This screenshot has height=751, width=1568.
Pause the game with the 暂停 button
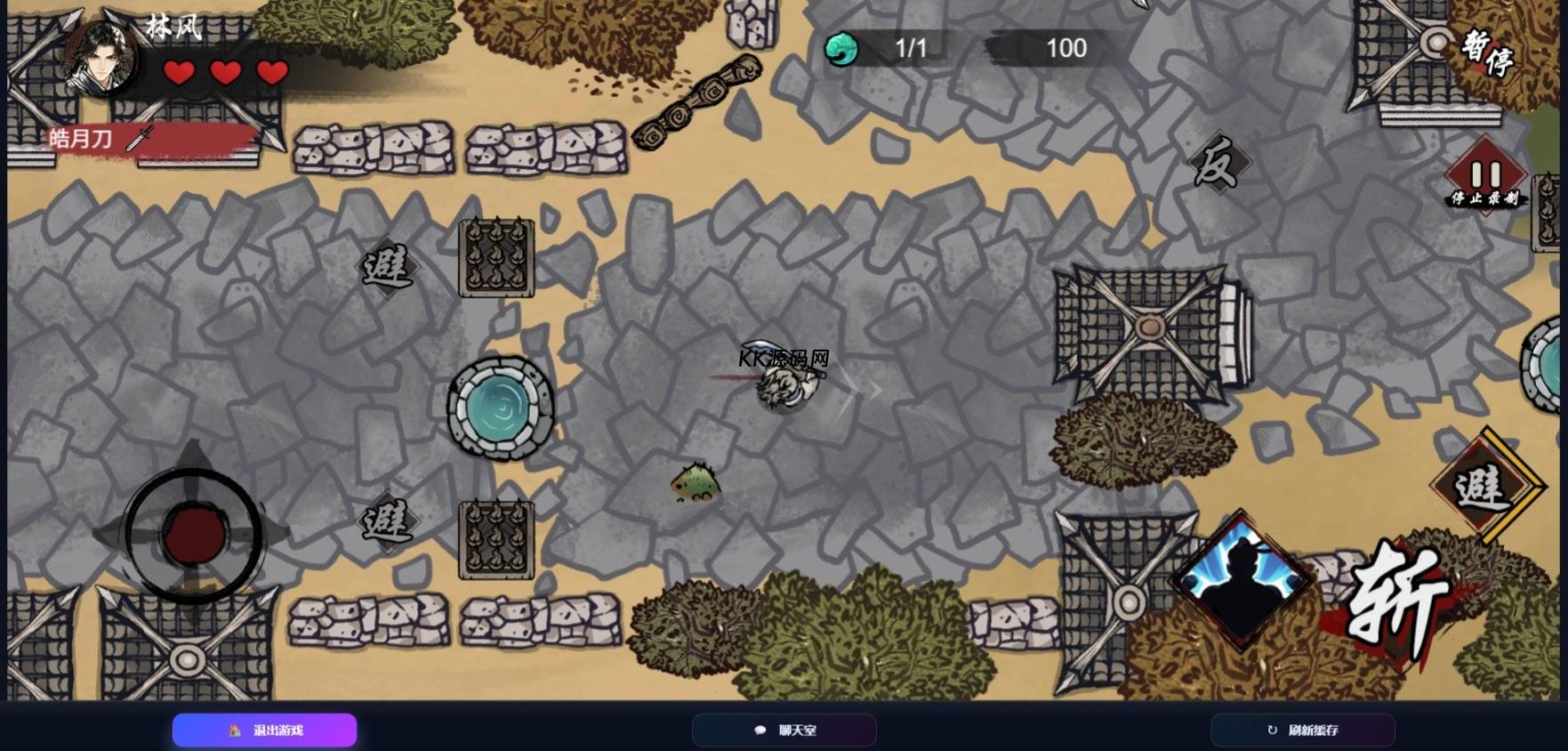pos(1487,53)
